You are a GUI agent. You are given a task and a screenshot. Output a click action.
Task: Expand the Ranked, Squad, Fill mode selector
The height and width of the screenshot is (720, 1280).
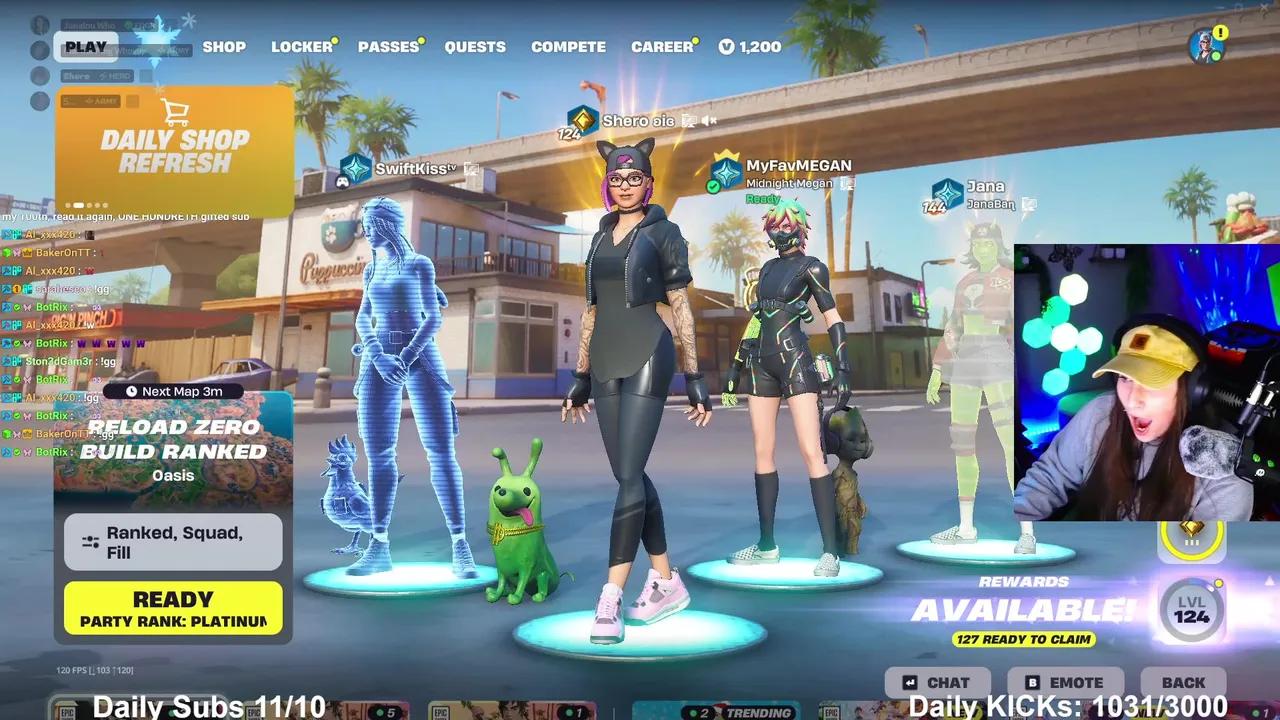point(172,540)
